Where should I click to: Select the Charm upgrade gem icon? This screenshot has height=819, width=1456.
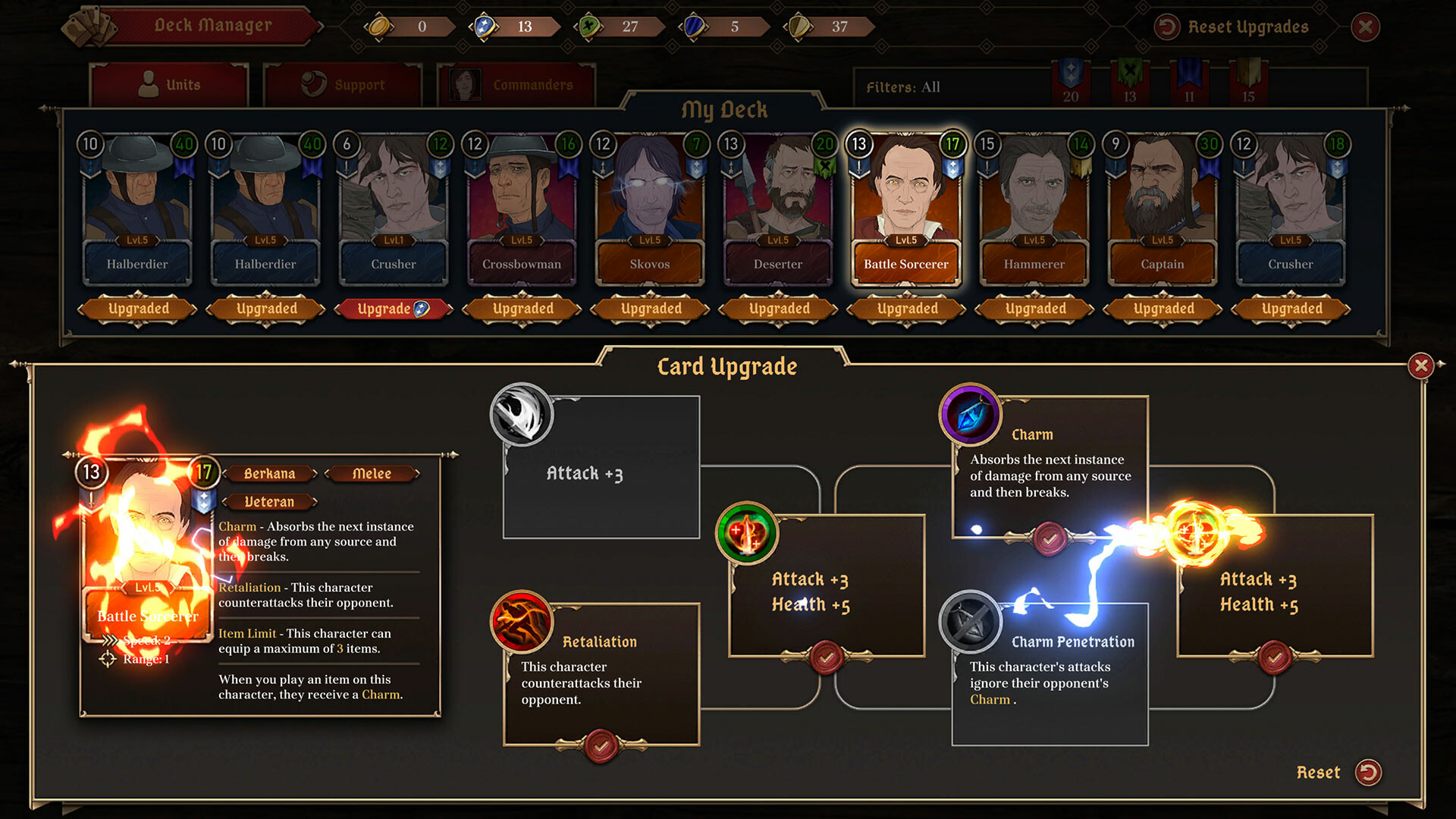coord(971,416)
